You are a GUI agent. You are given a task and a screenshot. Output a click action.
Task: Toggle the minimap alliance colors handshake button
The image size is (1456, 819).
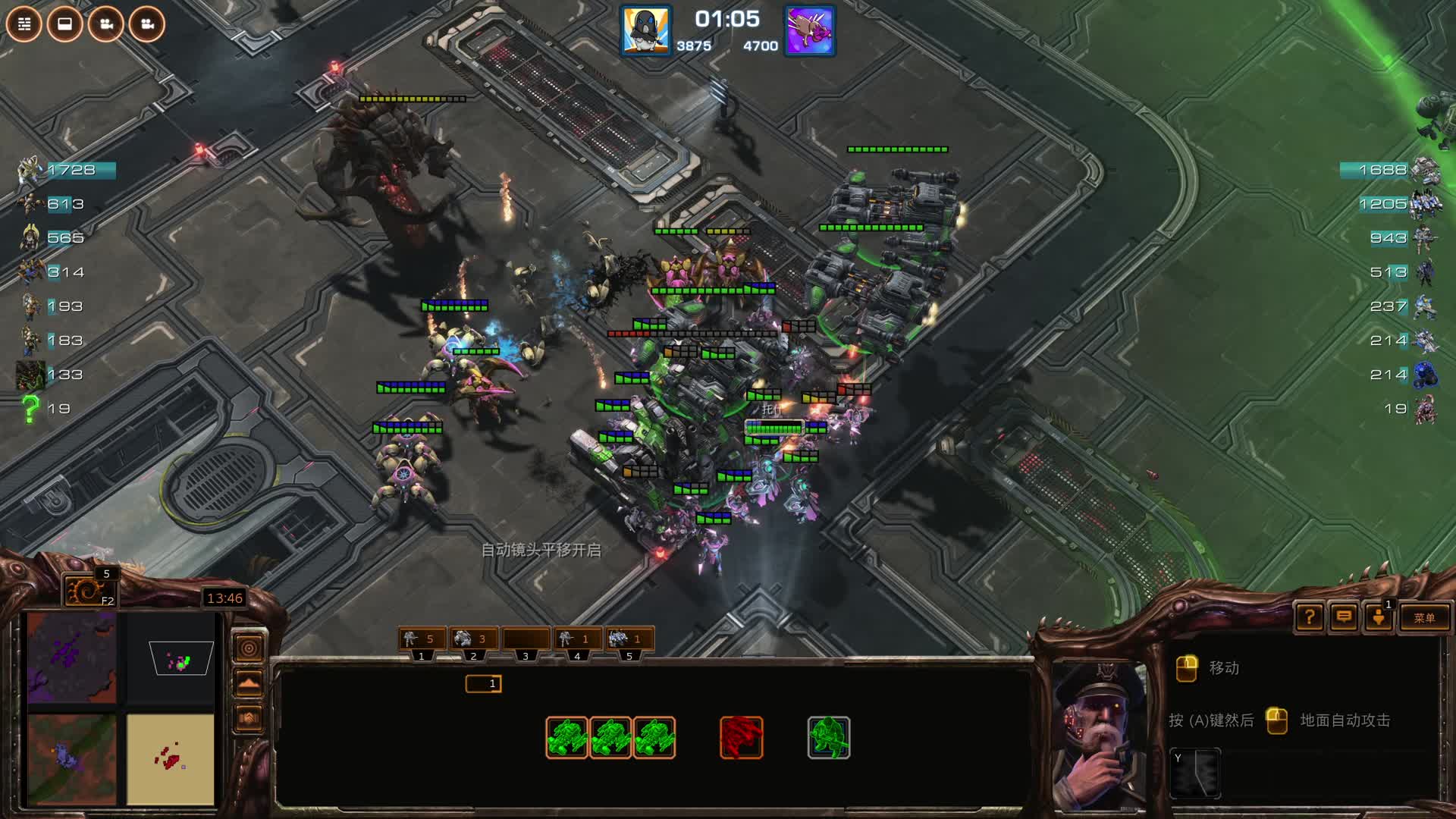pyautogui.click(x=249, y=718)
